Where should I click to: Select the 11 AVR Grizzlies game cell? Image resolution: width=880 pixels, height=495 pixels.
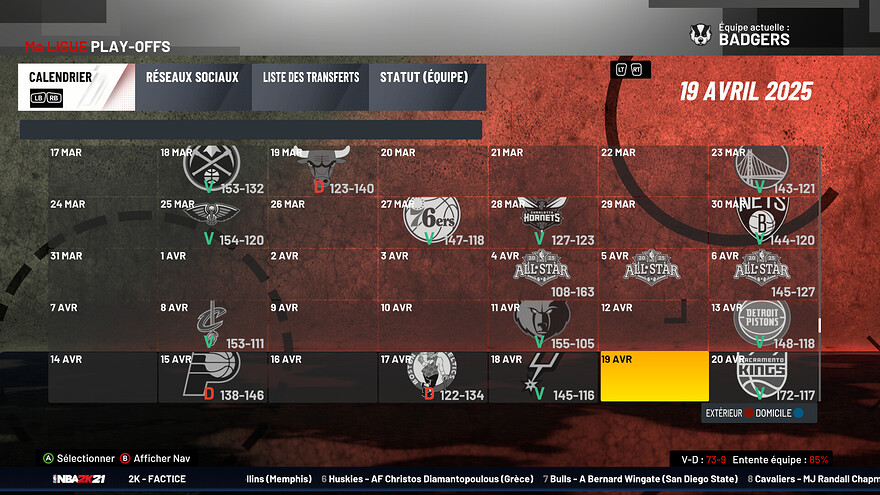[544, 325]
